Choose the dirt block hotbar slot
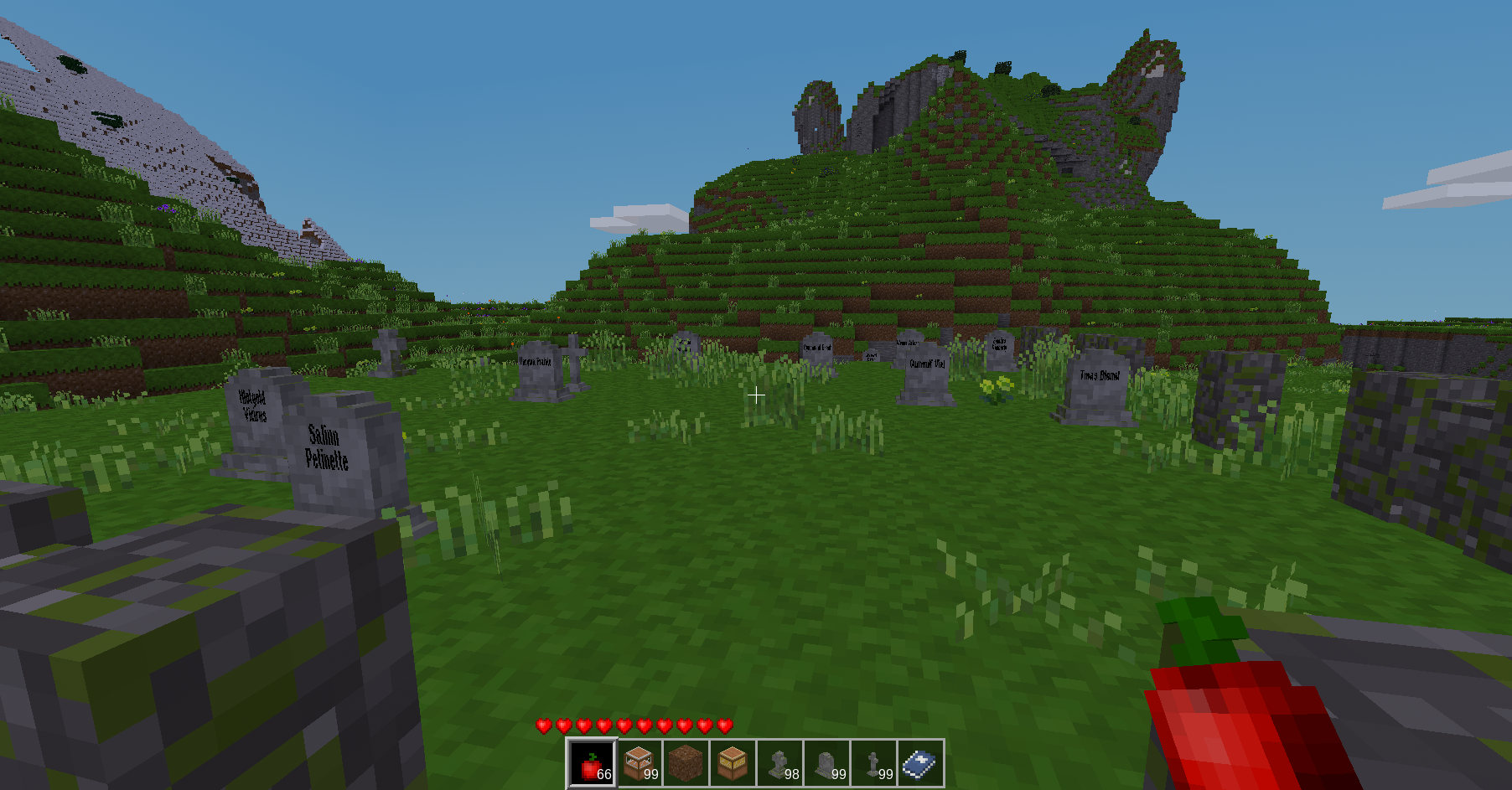This screenshot has width=1512, height=790. click(686, 763)
